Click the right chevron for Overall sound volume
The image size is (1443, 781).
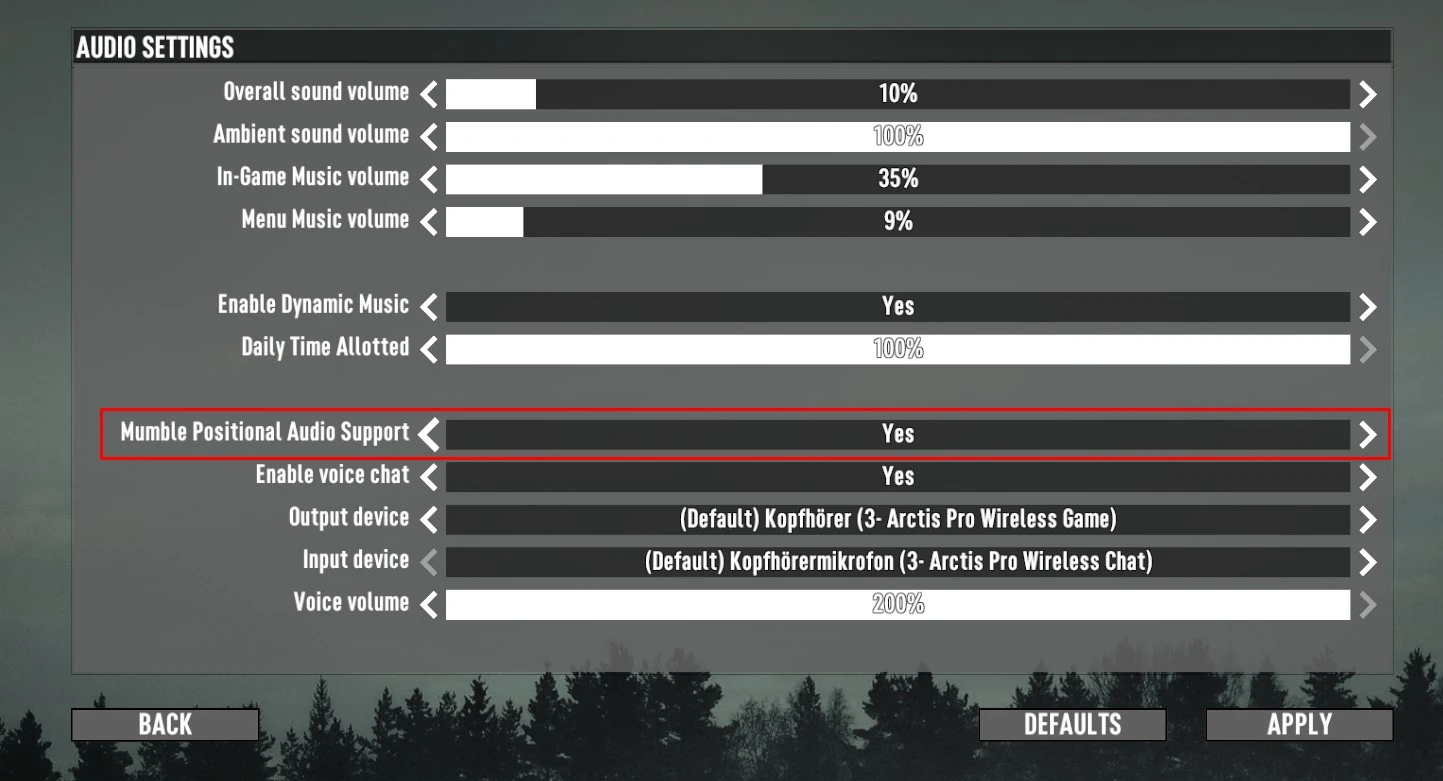pyautogui.click(x=1367, y=93)
